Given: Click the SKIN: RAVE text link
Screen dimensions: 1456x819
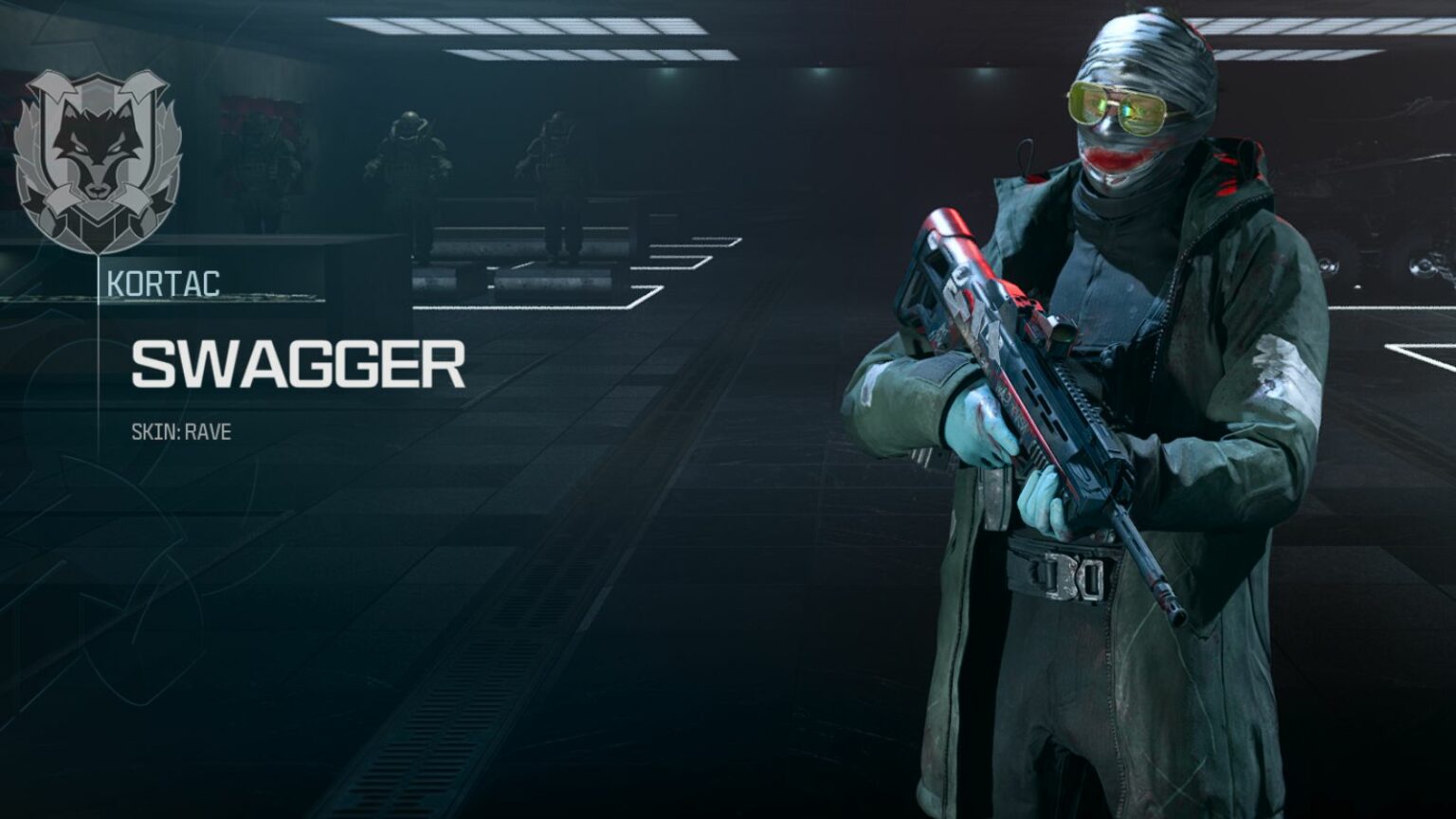Looking at the screenshot, I should coord(181,431).
